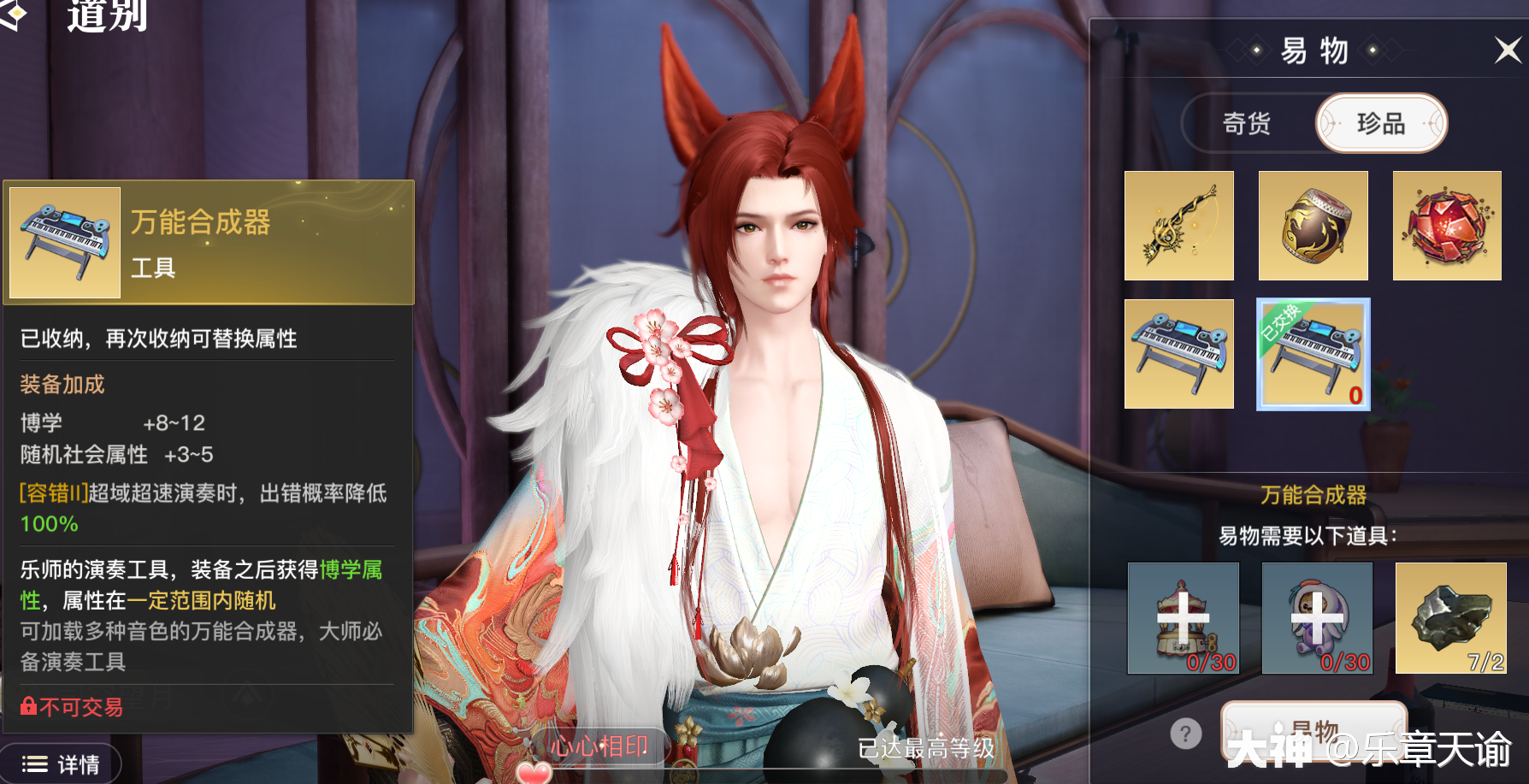Close the 易物 panel with the X
The width and height of the screenshot is (1529, 784).
[1507, 50]
